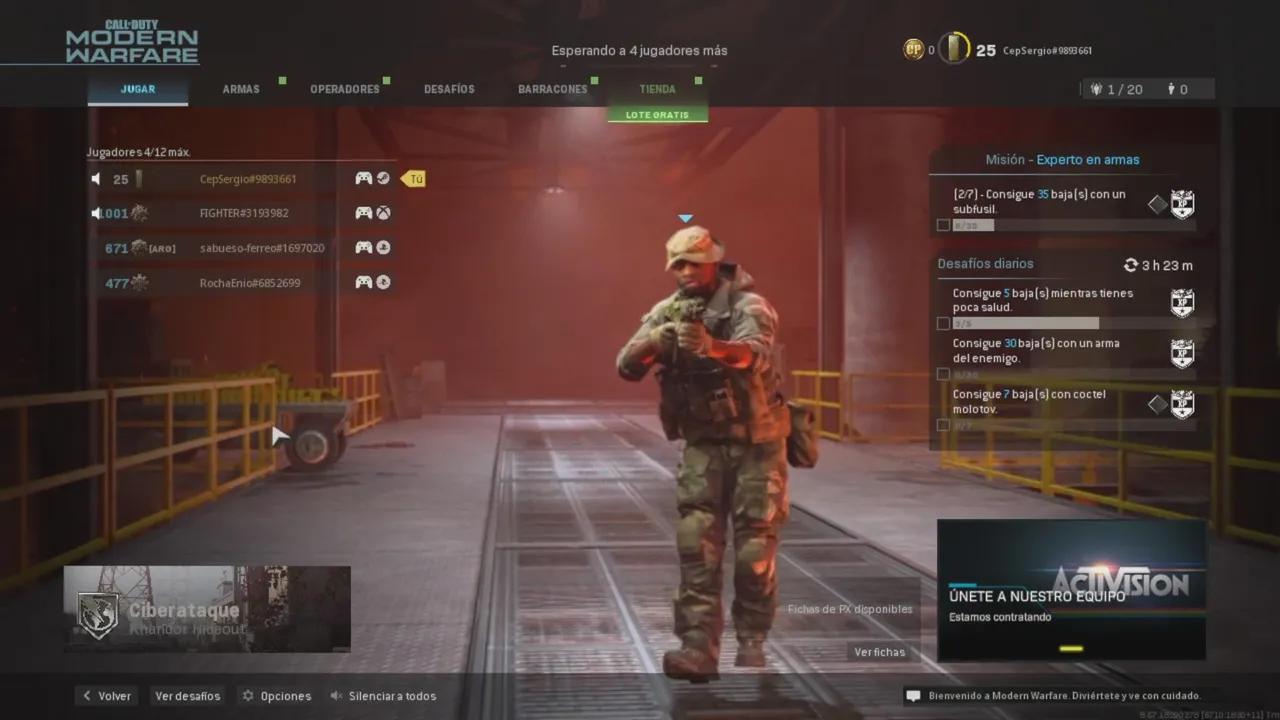Click the back chevron next to Volver

[86, 695]
